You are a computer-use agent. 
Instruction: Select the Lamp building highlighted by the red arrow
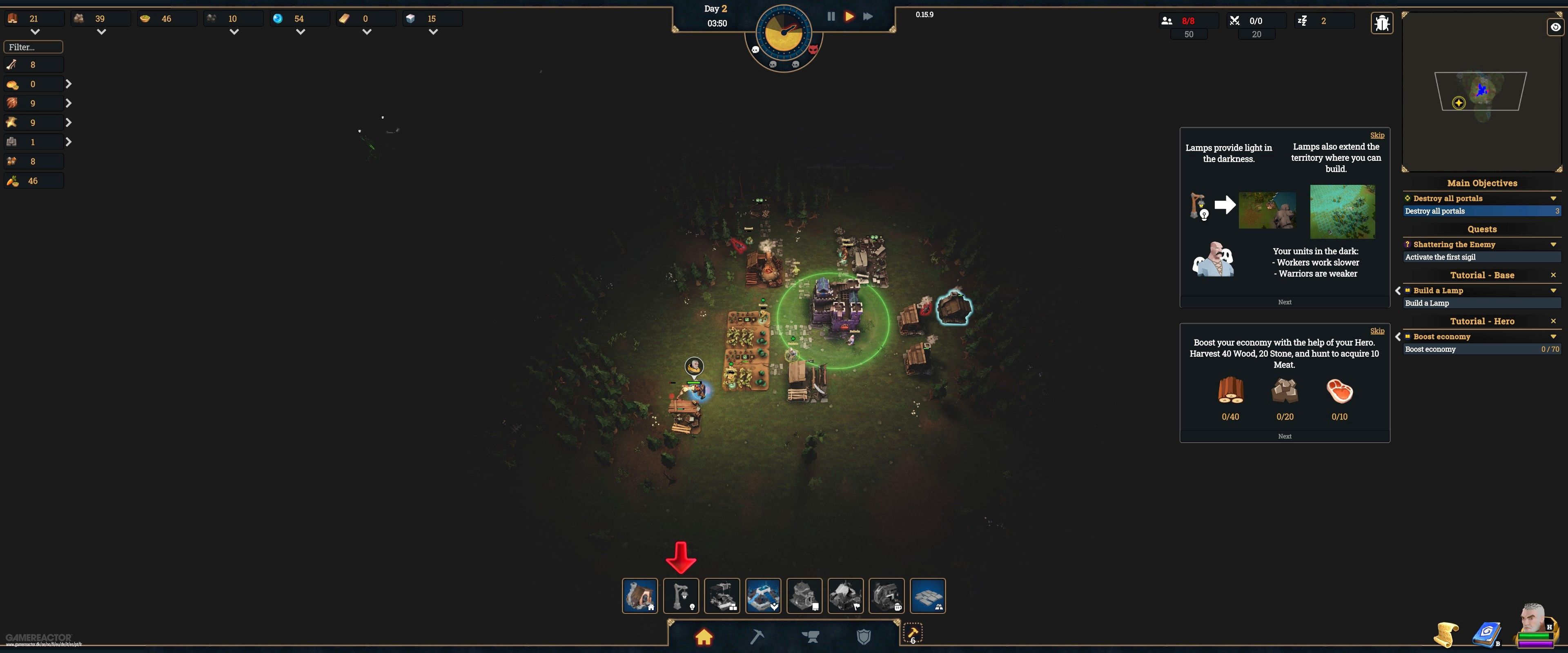(x=681, y=596)
